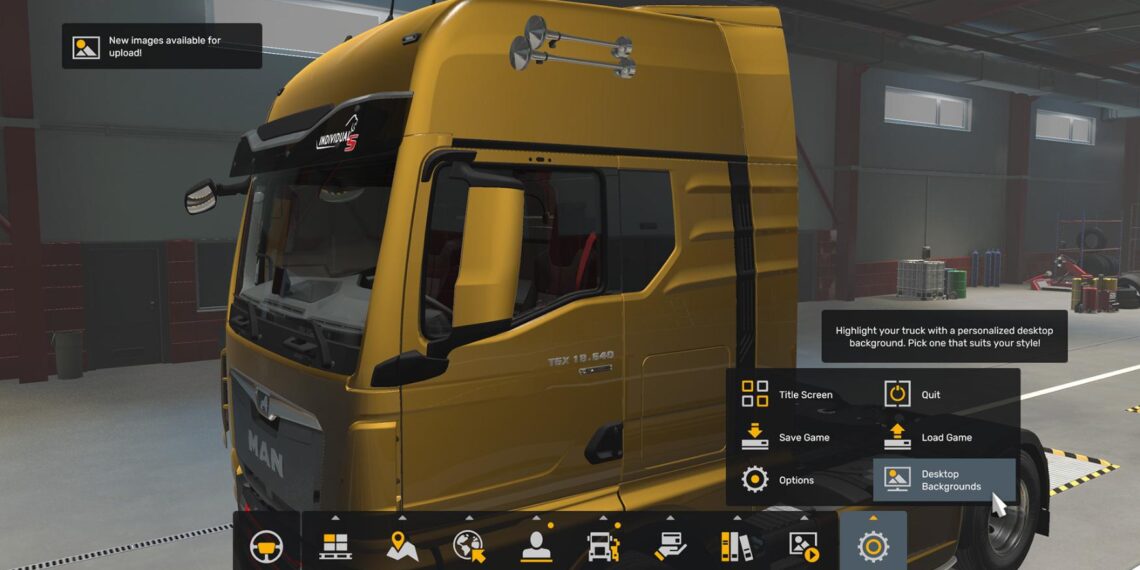The image size is (1140, 570).
Task: Click the steering wheel drive button
Action: [x=266, y=546]
